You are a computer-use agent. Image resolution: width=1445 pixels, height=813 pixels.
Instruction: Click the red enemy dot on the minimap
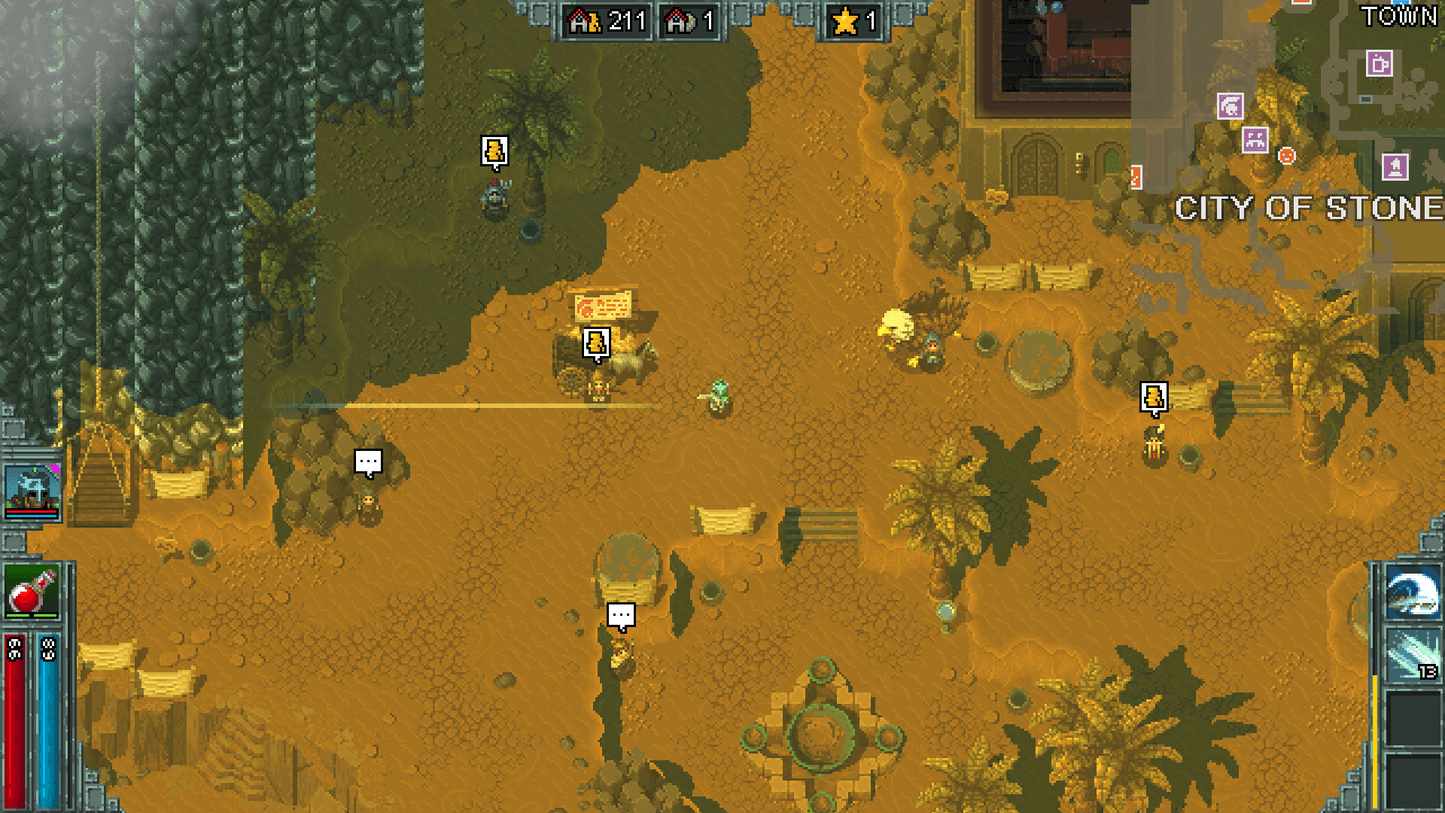pos(1286,156)
